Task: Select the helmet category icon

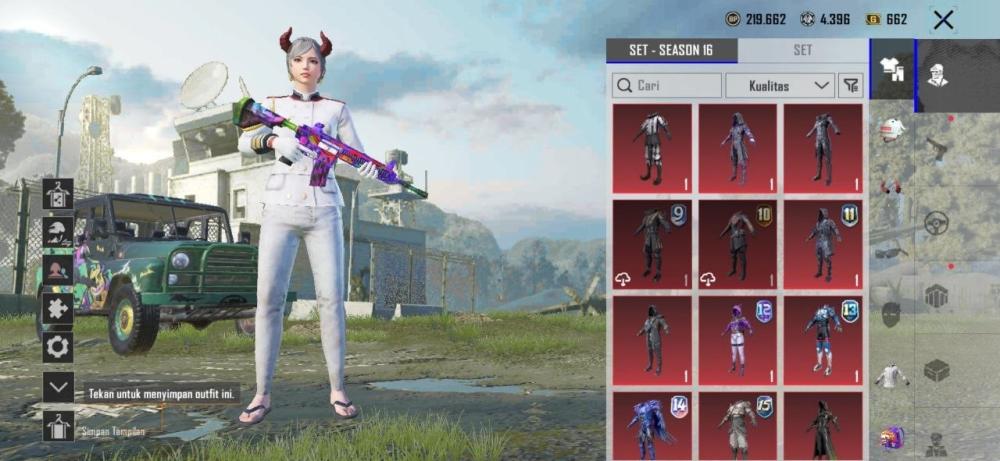Action: pyautogui.click(x=892, y=129)
